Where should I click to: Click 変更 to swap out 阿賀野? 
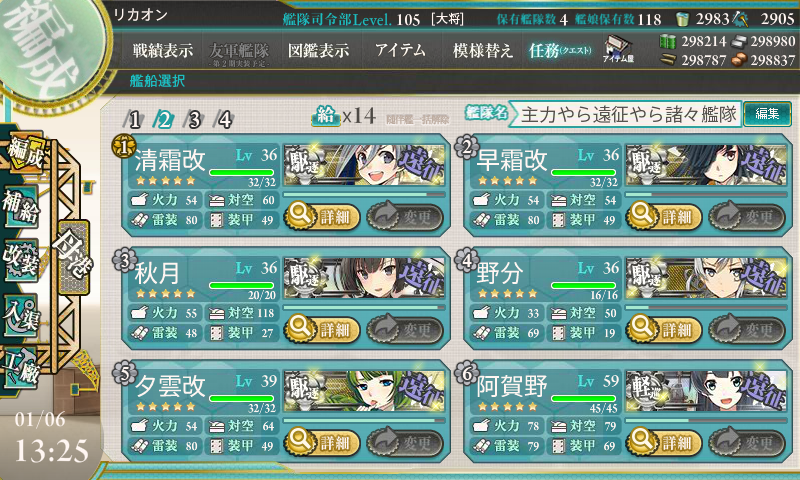click(x=747, y=442)
